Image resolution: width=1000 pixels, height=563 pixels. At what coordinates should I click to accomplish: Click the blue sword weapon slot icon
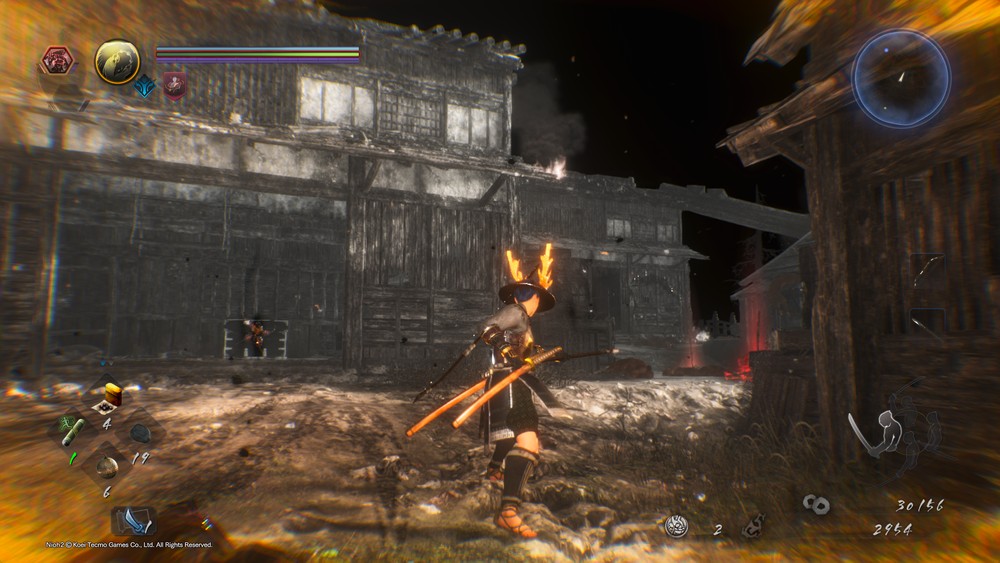(133, 521)
